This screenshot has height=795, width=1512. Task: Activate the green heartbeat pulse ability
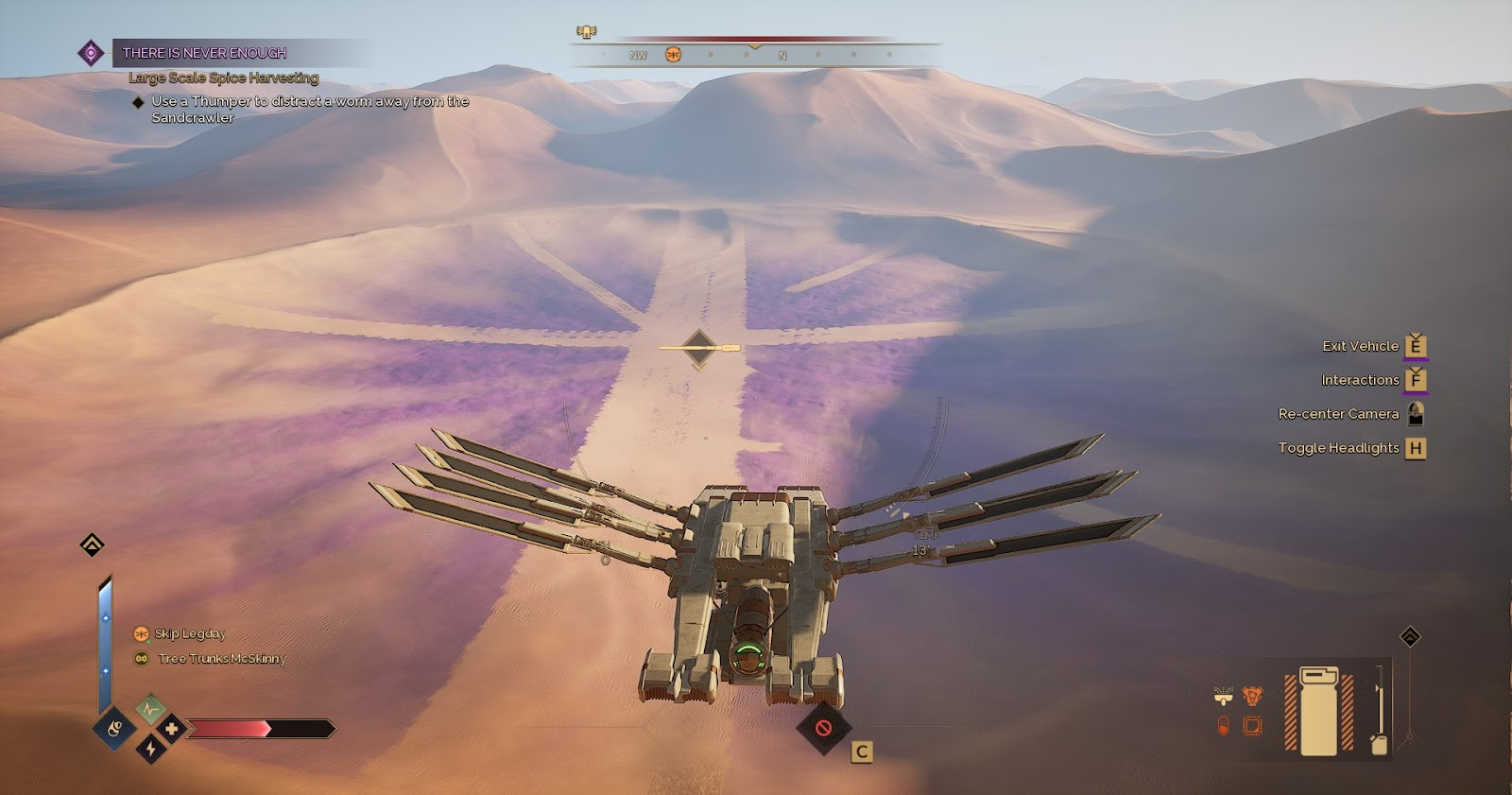150,708
